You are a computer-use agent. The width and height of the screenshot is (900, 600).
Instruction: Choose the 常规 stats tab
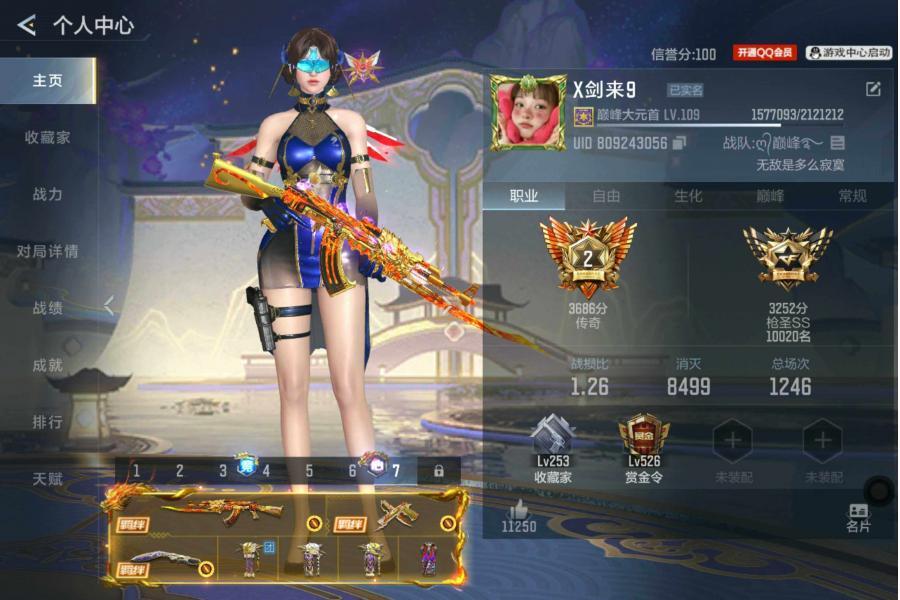tap(852, 196)
